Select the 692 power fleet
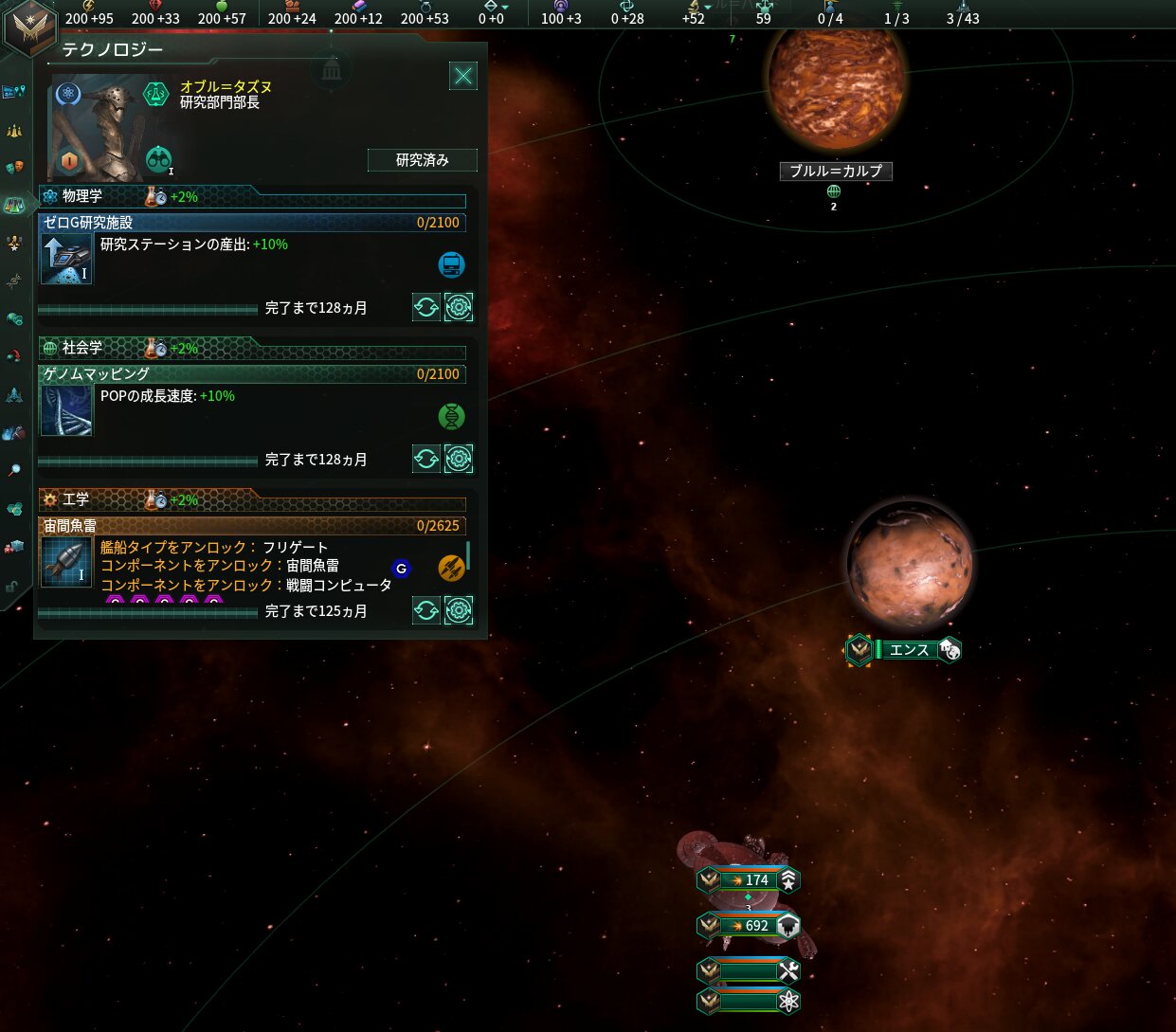 point(749,926)
